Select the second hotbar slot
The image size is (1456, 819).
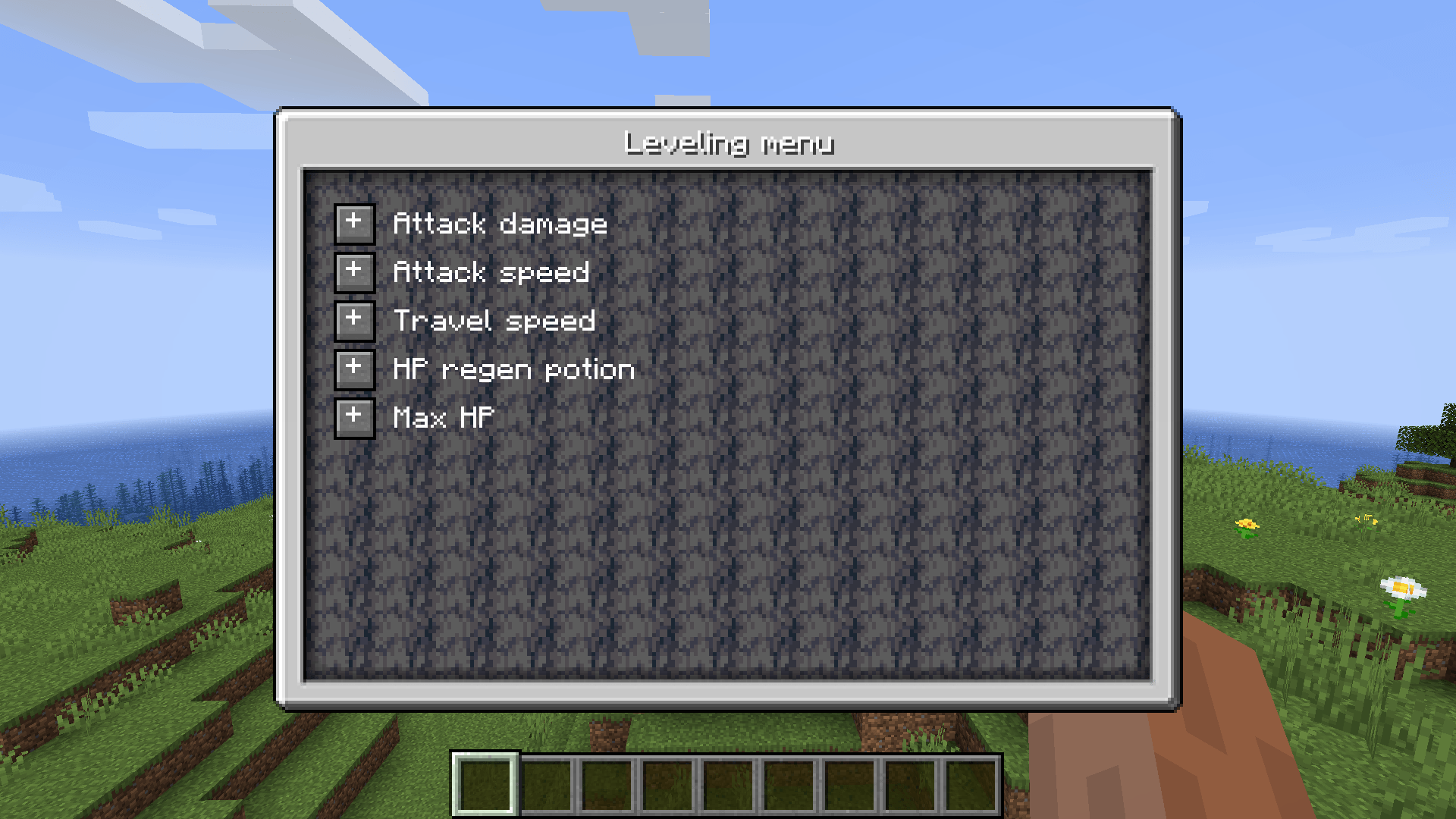click(546, 786)
